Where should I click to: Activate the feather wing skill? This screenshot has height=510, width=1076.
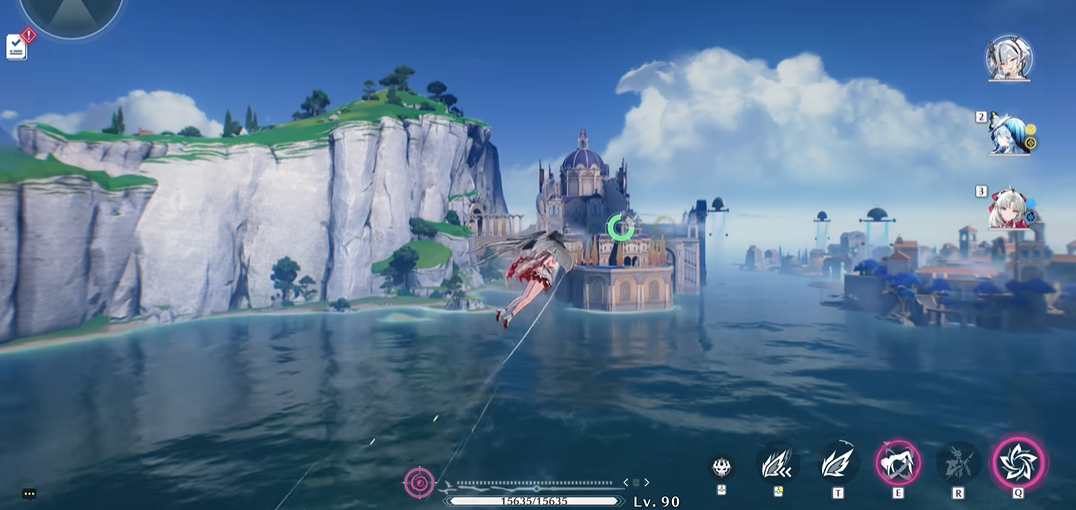[838, 463]
